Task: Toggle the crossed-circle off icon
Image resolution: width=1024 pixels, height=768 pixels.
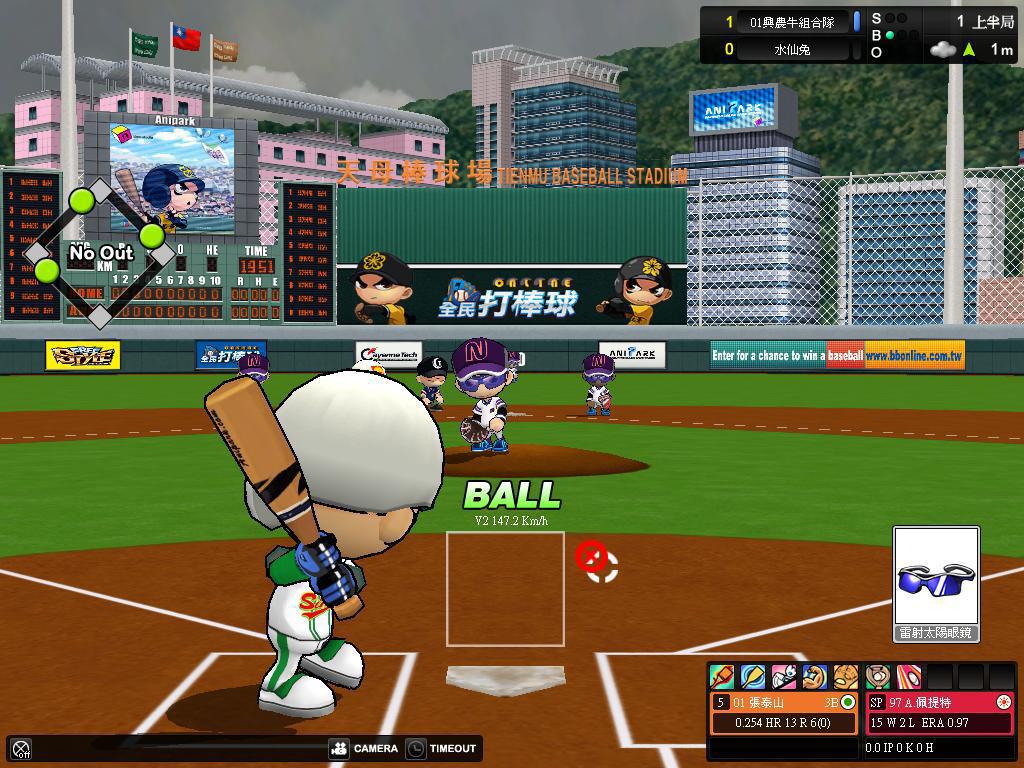Action: 21,748
